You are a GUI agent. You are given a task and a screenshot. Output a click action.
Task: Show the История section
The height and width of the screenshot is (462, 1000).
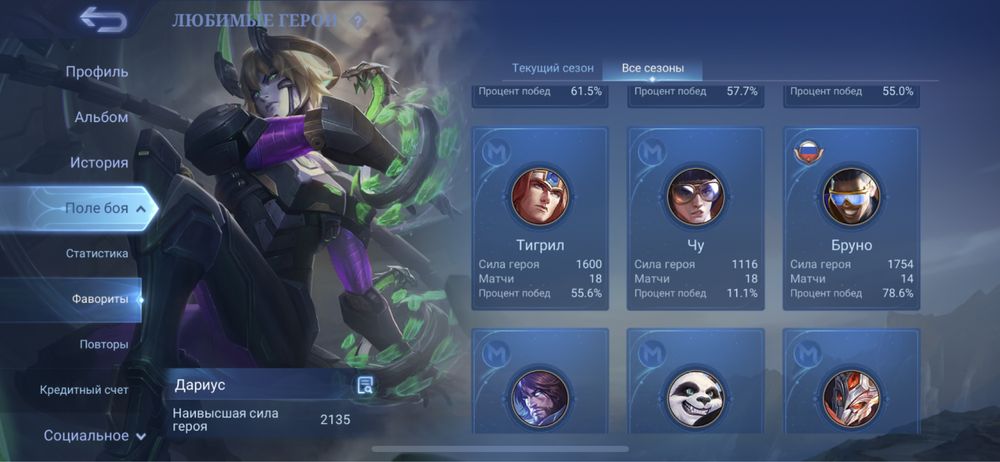[x=99, y=163]
